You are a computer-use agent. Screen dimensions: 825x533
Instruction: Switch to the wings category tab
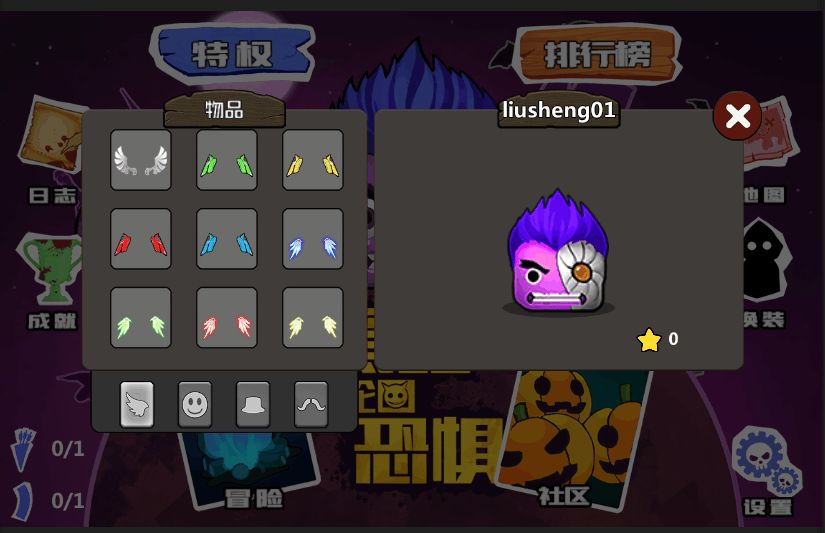click(x=137, y=404)
